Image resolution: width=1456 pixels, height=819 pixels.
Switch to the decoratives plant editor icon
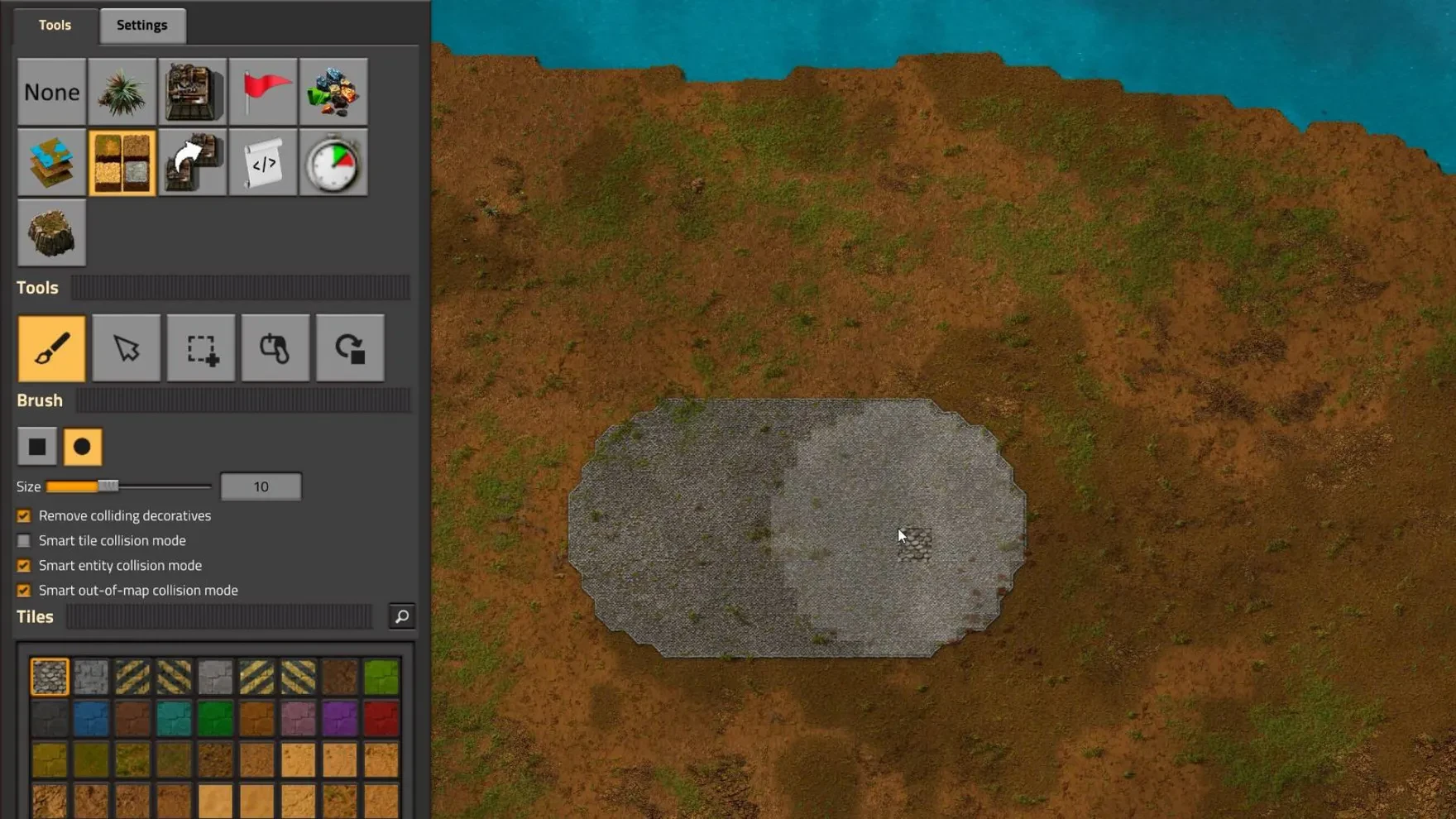[x=122, y=91]
